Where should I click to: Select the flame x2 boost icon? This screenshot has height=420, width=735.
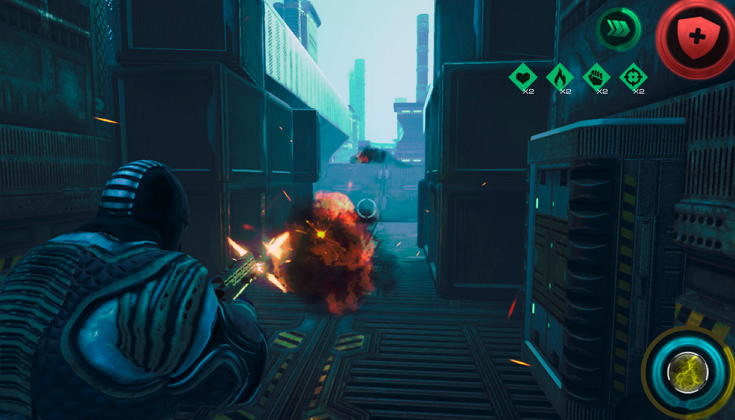[560, 75]
